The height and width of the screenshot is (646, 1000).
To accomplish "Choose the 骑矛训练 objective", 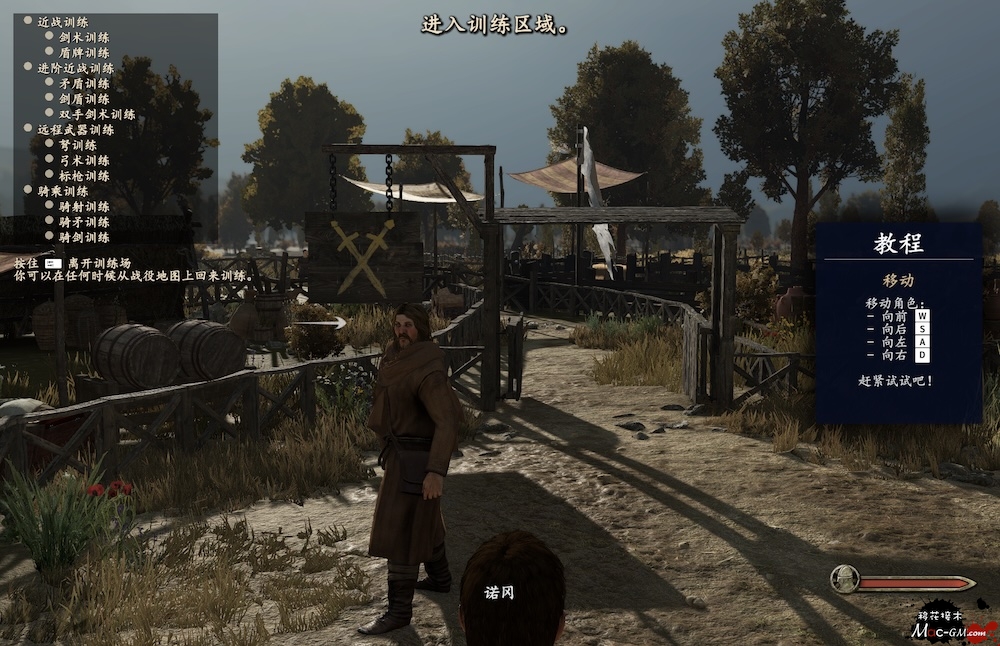I will (83, 222).
